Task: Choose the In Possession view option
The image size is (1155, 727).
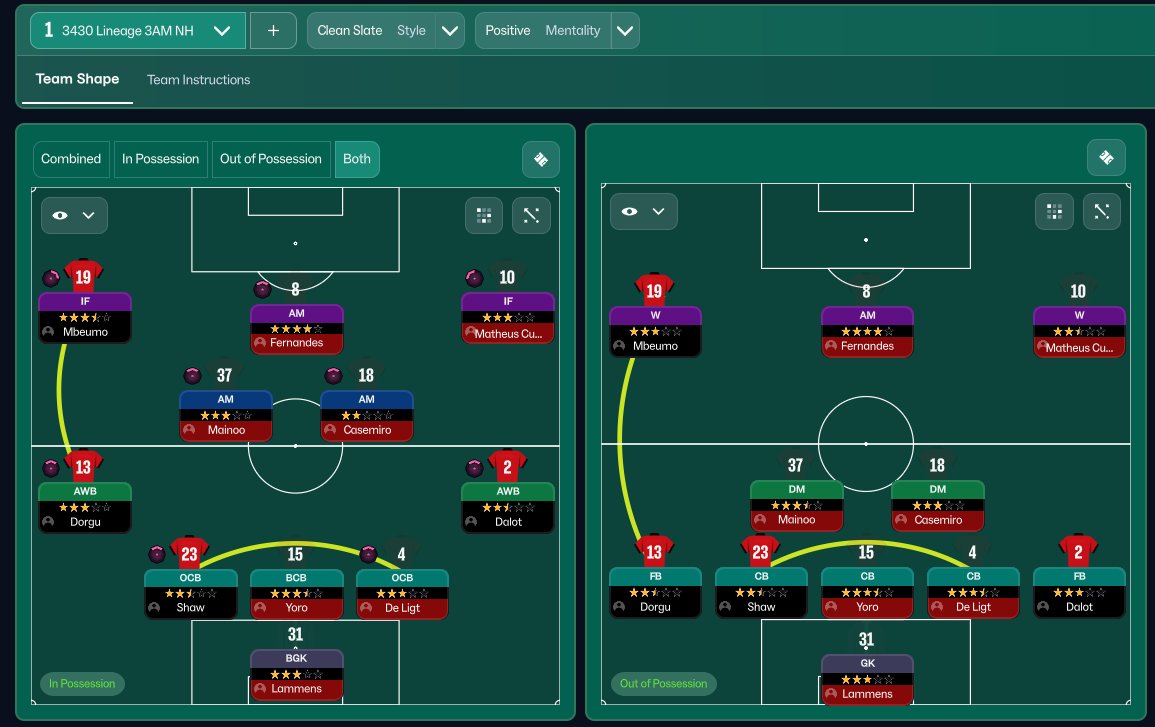Action: (x=161, y=159)
